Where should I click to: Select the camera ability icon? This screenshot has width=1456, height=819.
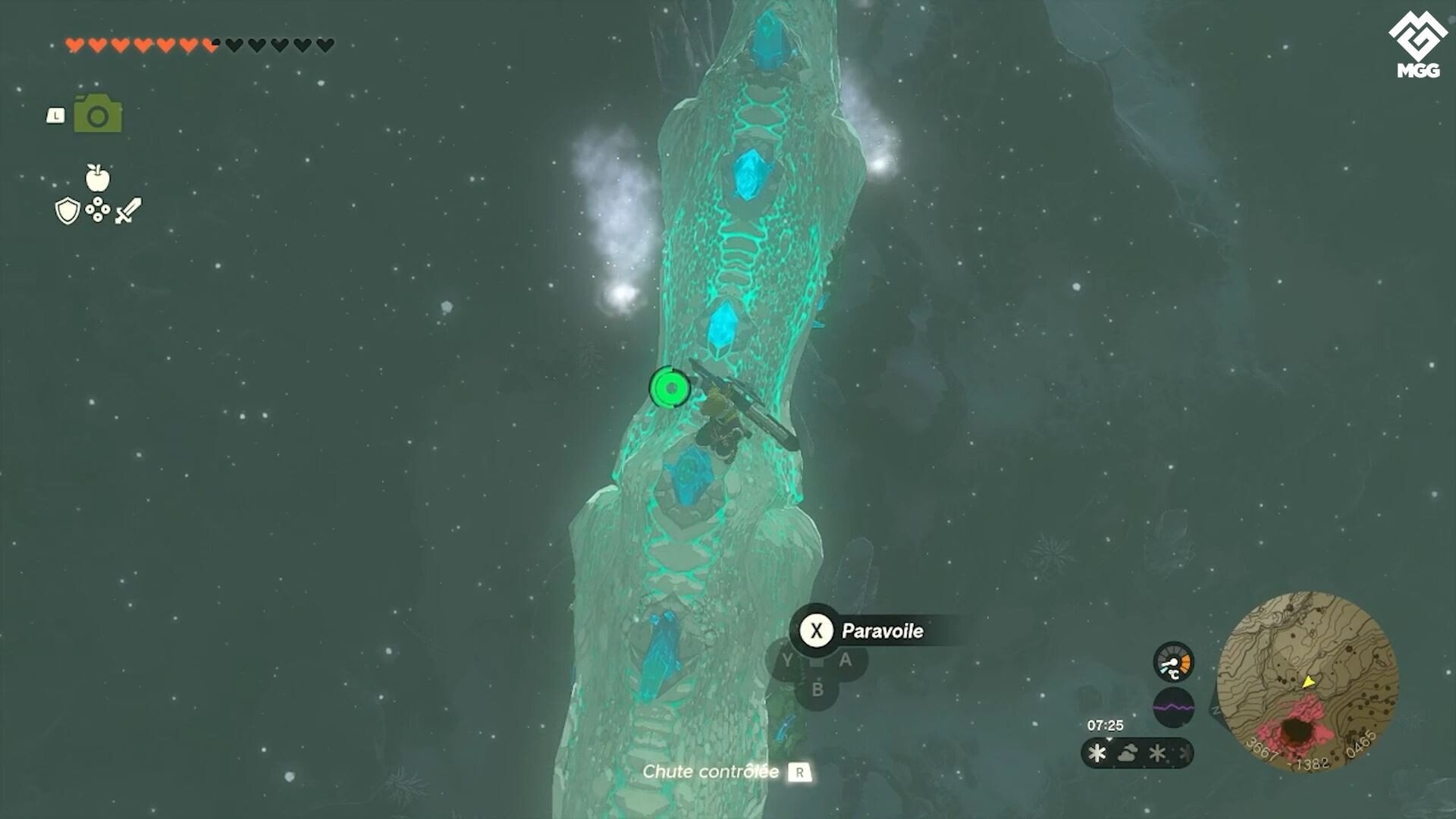(98, 115)
